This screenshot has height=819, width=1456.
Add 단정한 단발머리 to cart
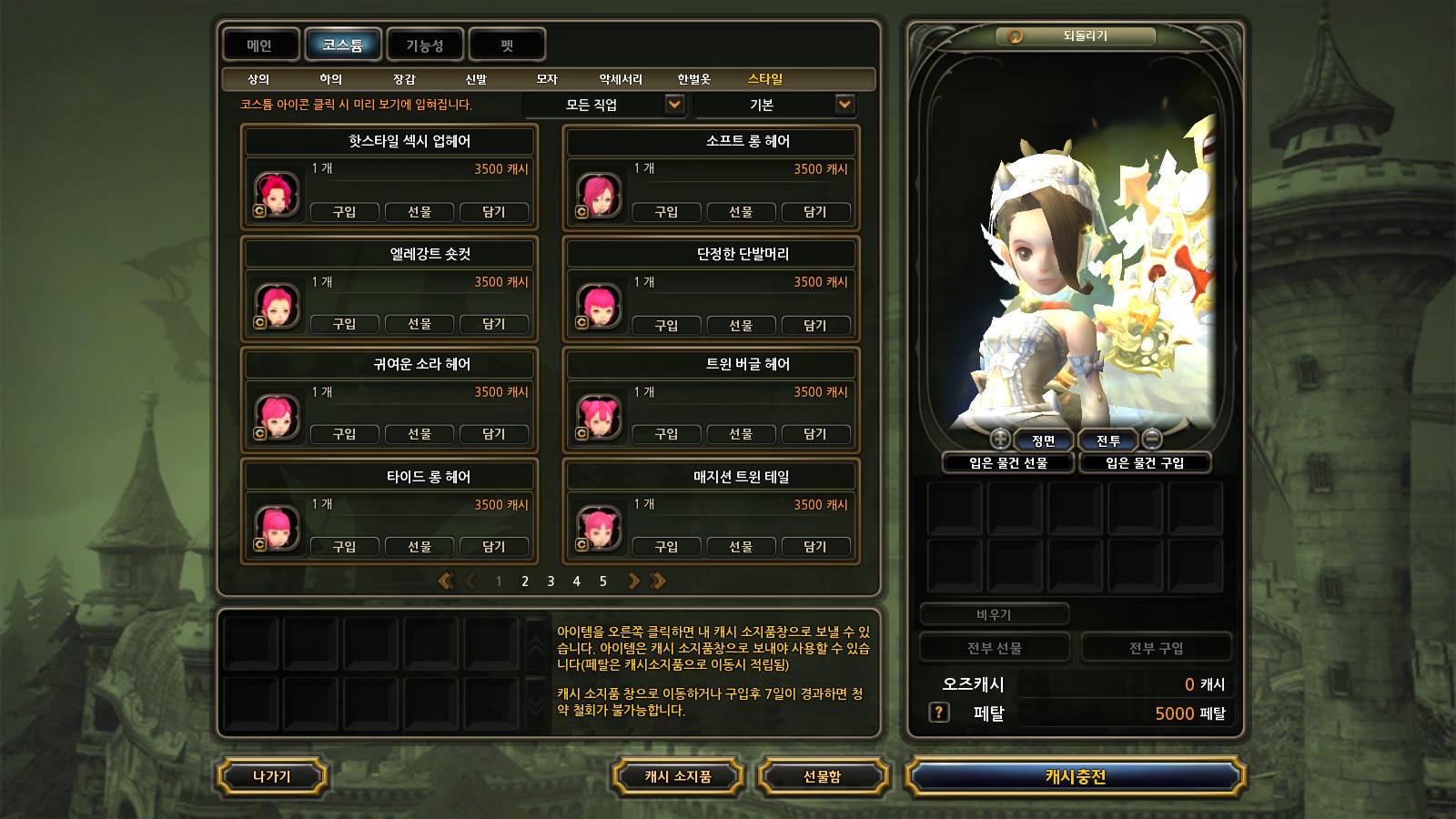point(814,325)
